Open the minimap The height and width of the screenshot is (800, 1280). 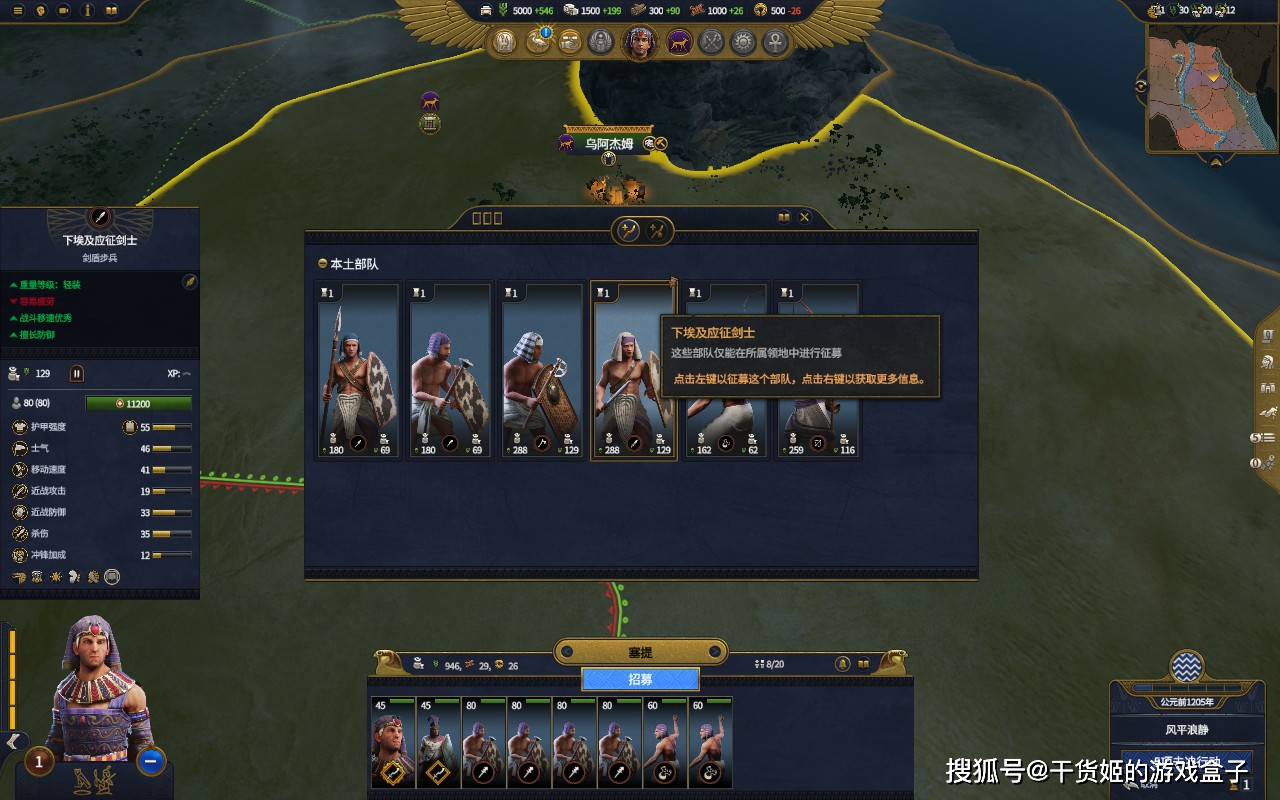click(x=1212, y=92)
